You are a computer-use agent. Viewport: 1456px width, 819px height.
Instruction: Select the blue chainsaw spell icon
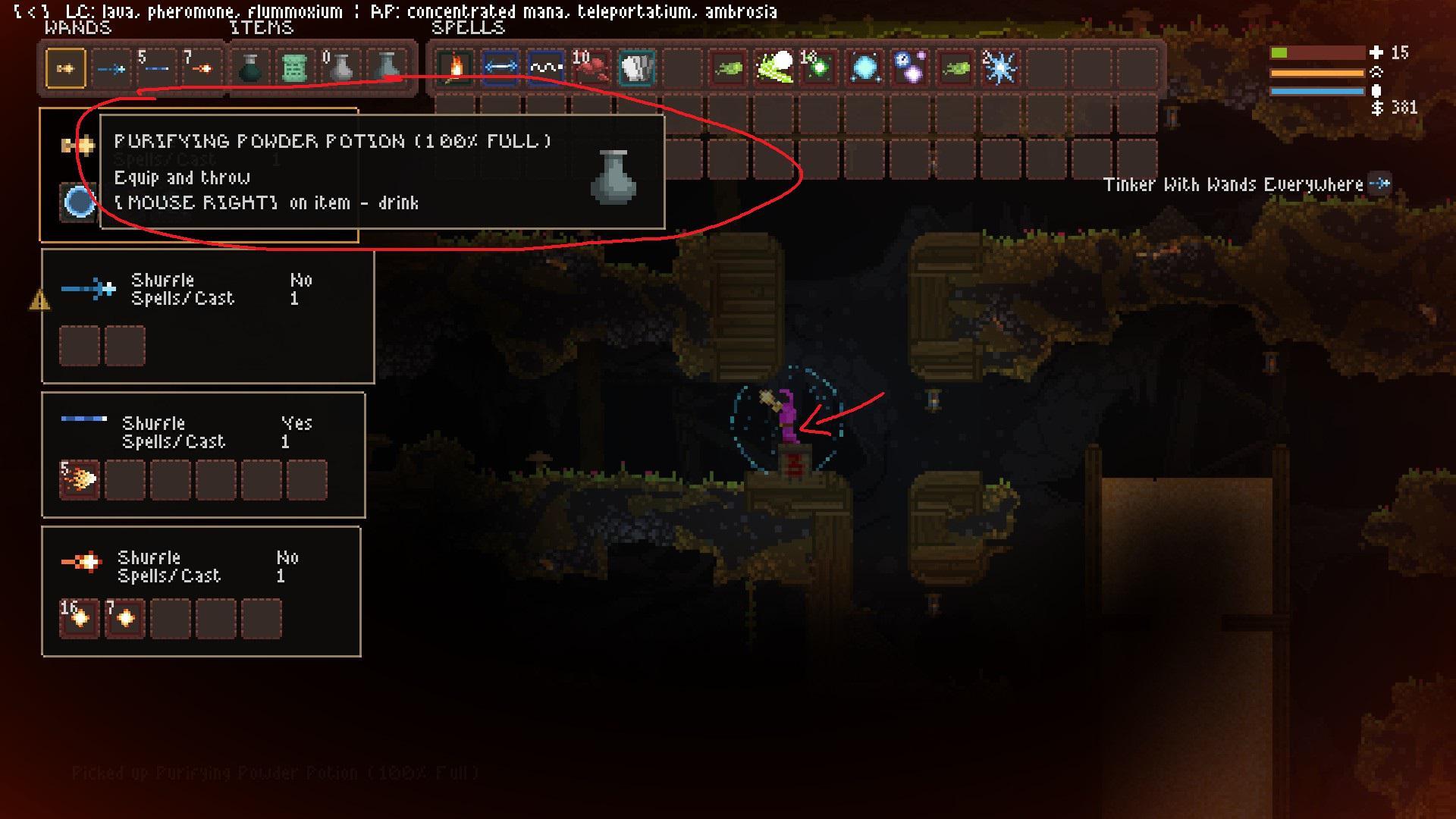[500, 67]
